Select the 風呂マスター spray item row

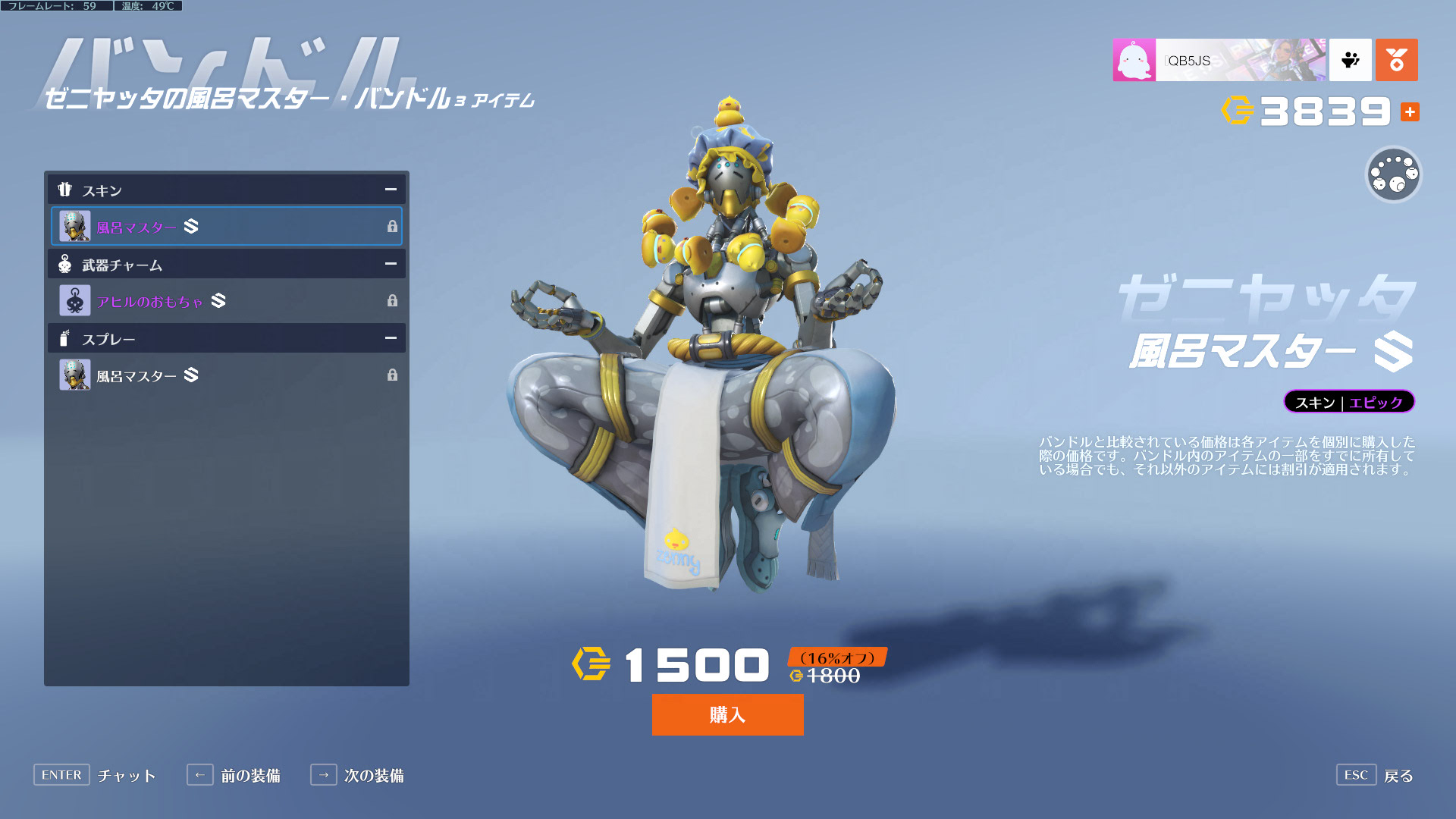tap(226, 375)
